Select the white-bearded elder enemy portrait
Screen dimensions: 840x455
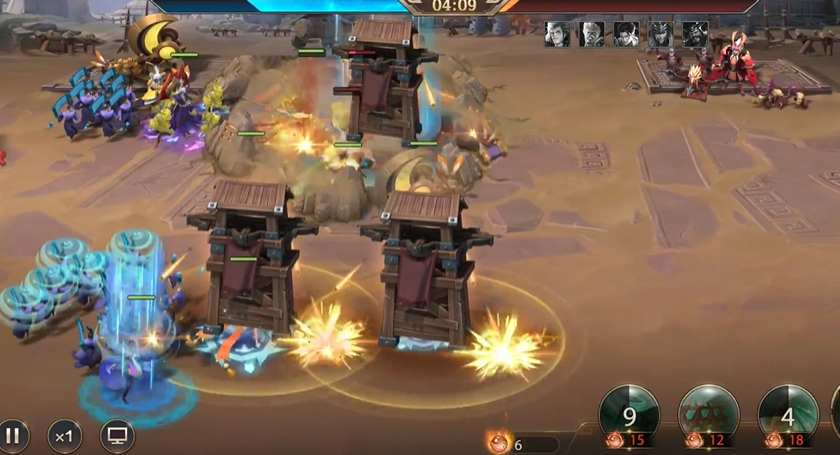592,34
